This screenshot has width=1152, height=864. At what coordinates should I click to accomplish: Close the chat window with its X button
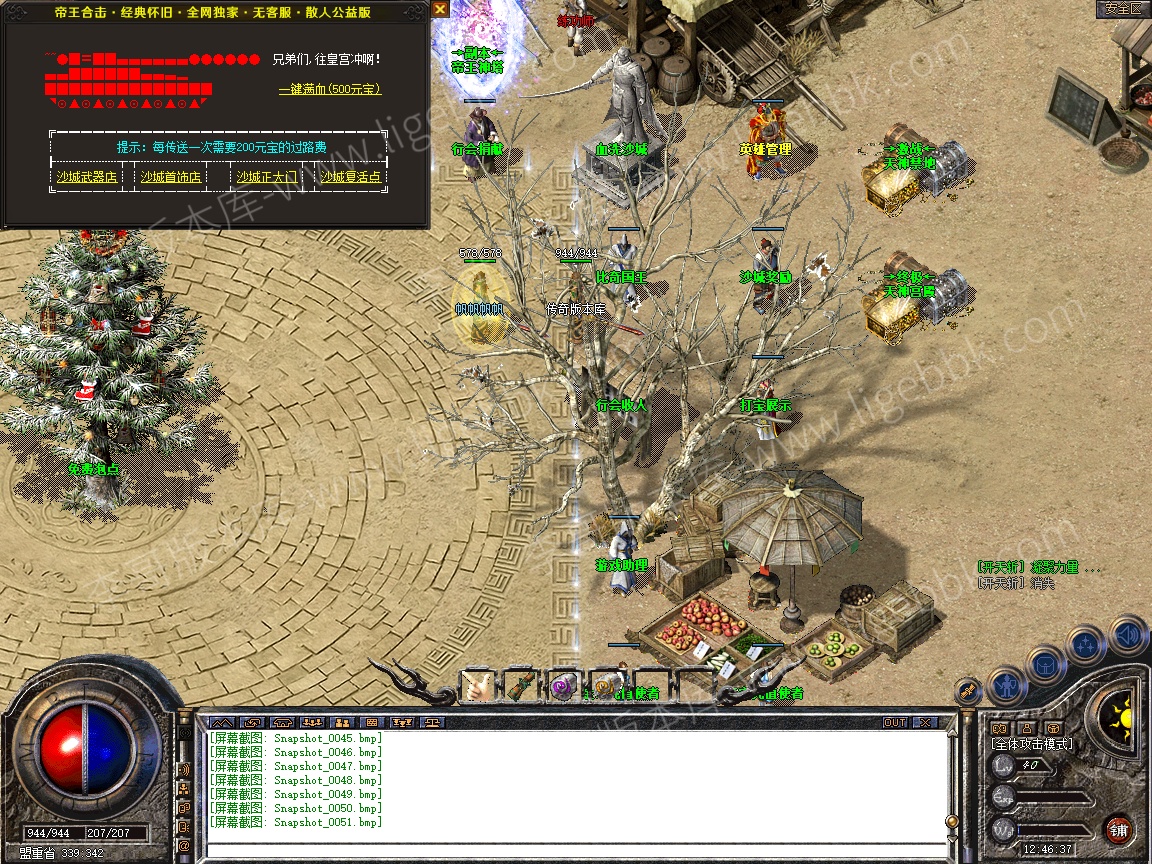pyautogui.click(x=925, y=722)
